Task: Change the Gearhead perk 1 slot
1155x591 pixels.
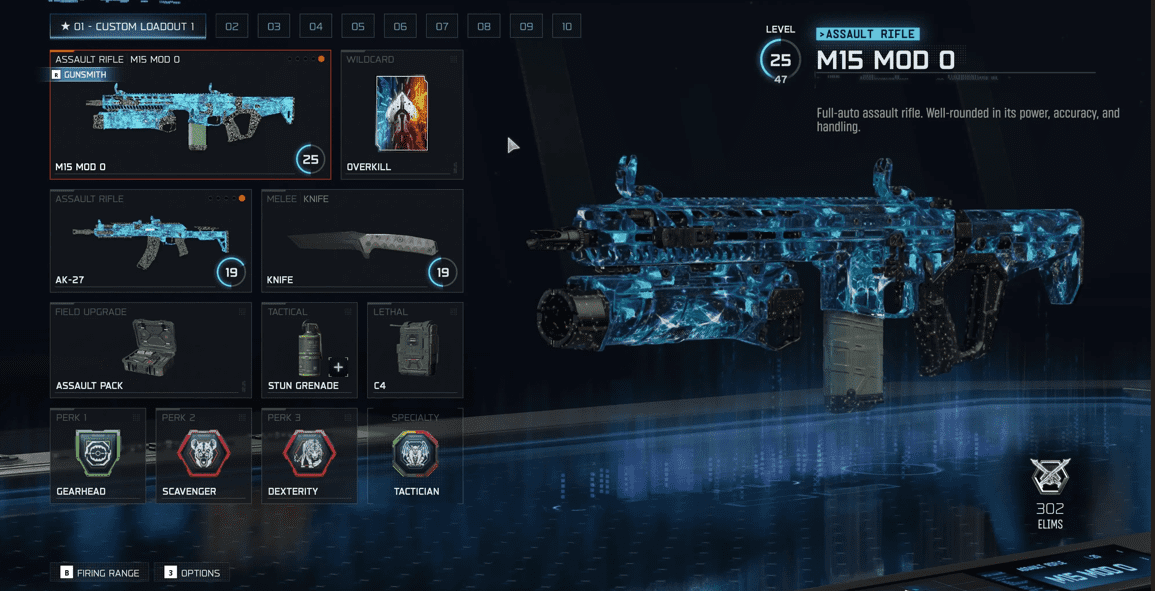Action: click(97, 455)
